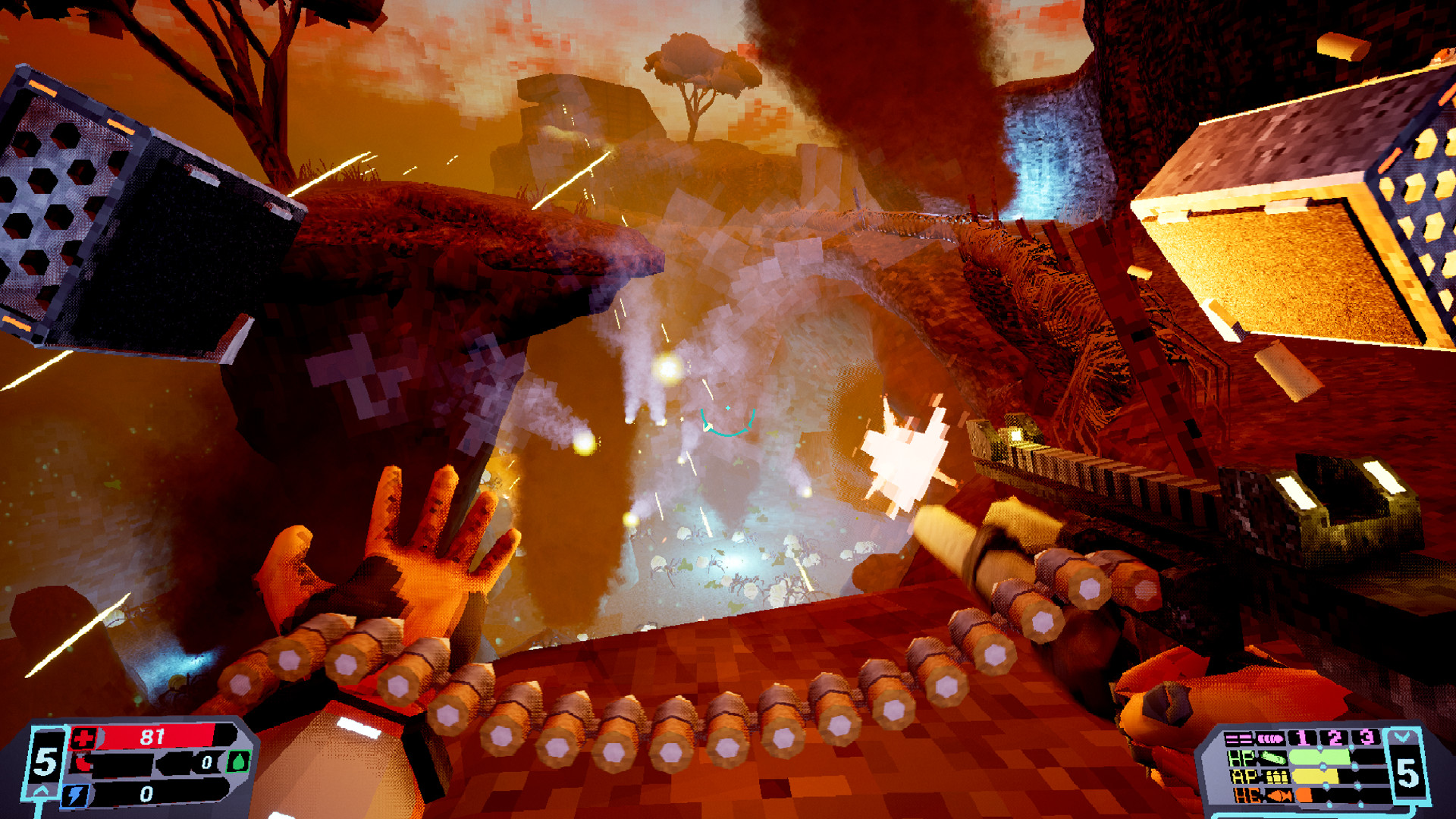
Task: Toggle weapon slot 2 on the right HUD
Action: (1334, 737)
